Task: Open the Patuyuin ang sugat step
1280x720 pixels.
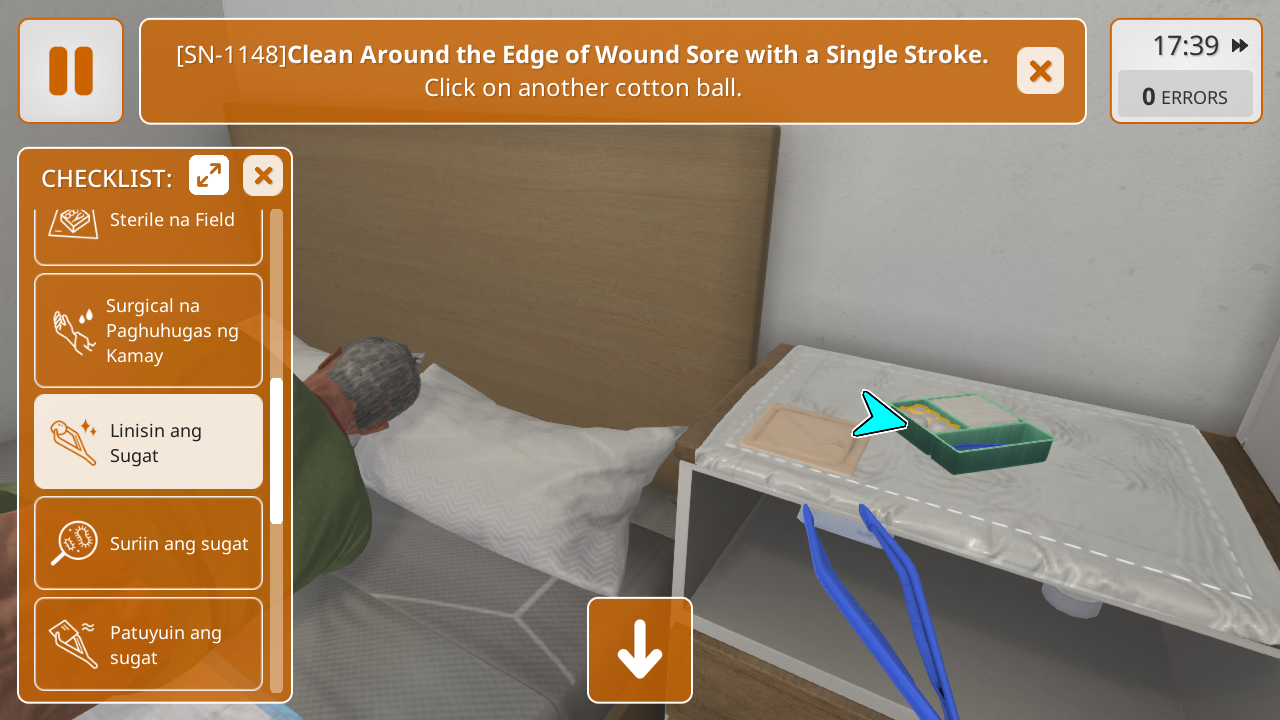Action: click(x=148, y=644)
